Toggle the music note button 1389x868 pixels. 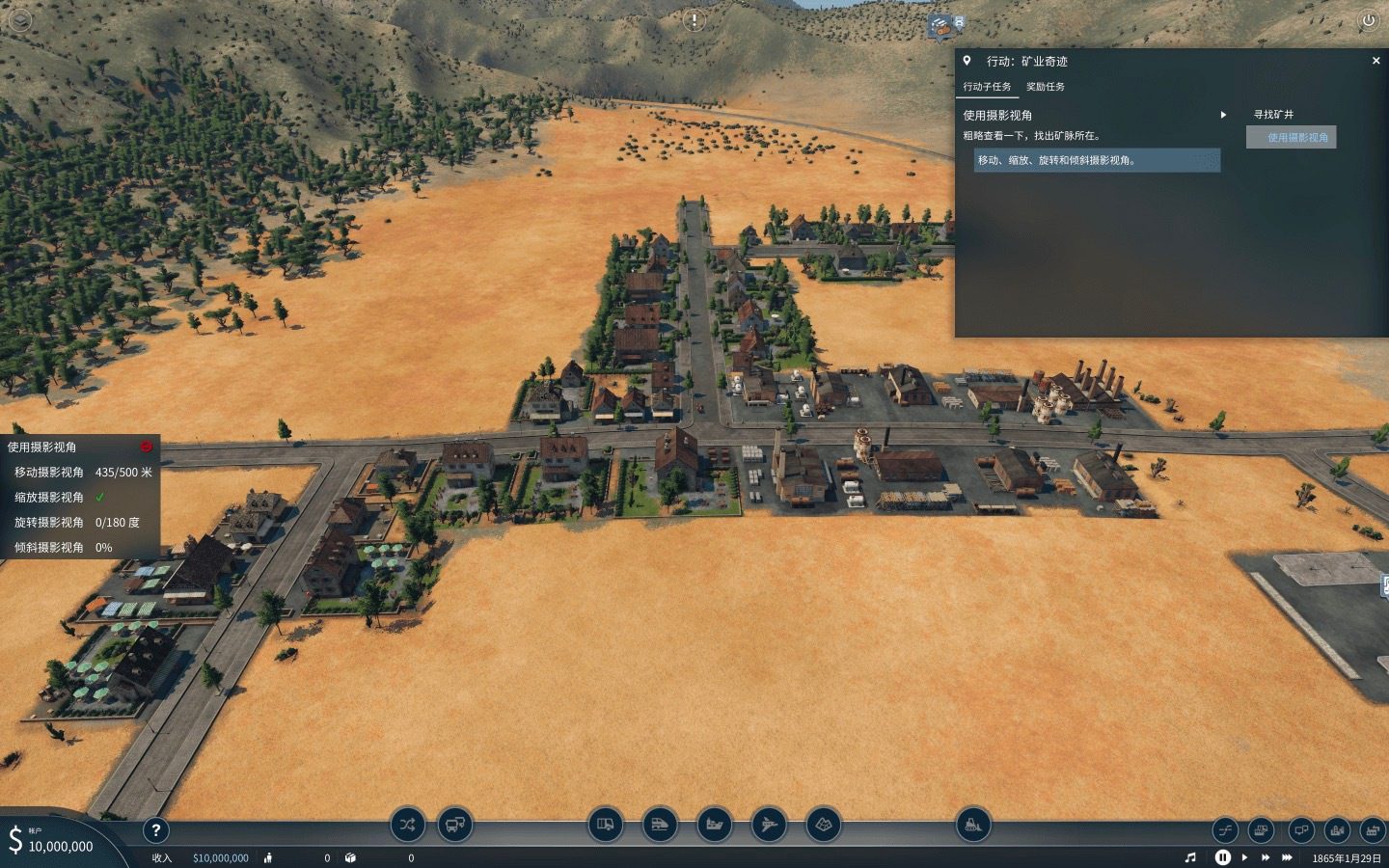1190,857
